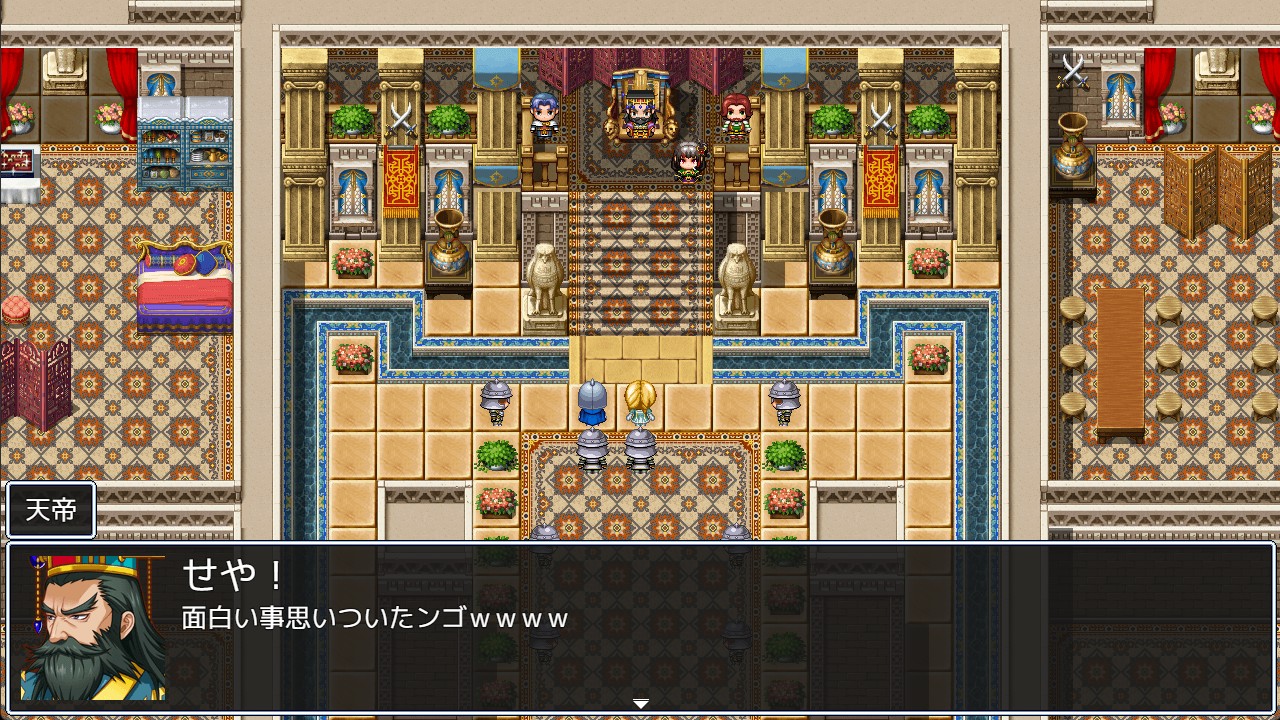Screen dimensions: 1280x720
Task: Click the crossed swords emblem in the right room
Action: (x=1072, y=72)
